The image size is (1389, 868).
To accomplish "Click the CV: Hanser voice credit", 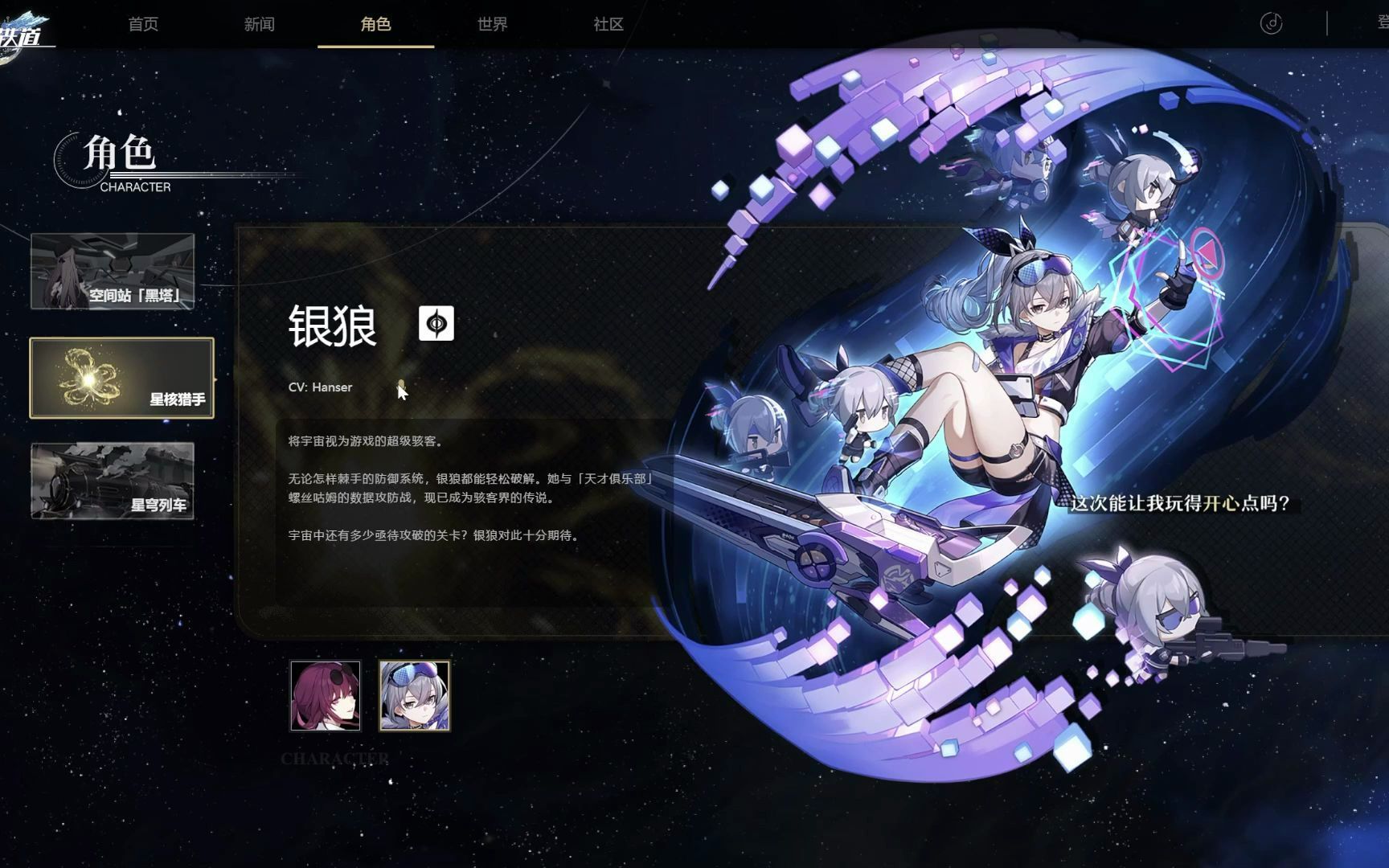I will (322, 387).
